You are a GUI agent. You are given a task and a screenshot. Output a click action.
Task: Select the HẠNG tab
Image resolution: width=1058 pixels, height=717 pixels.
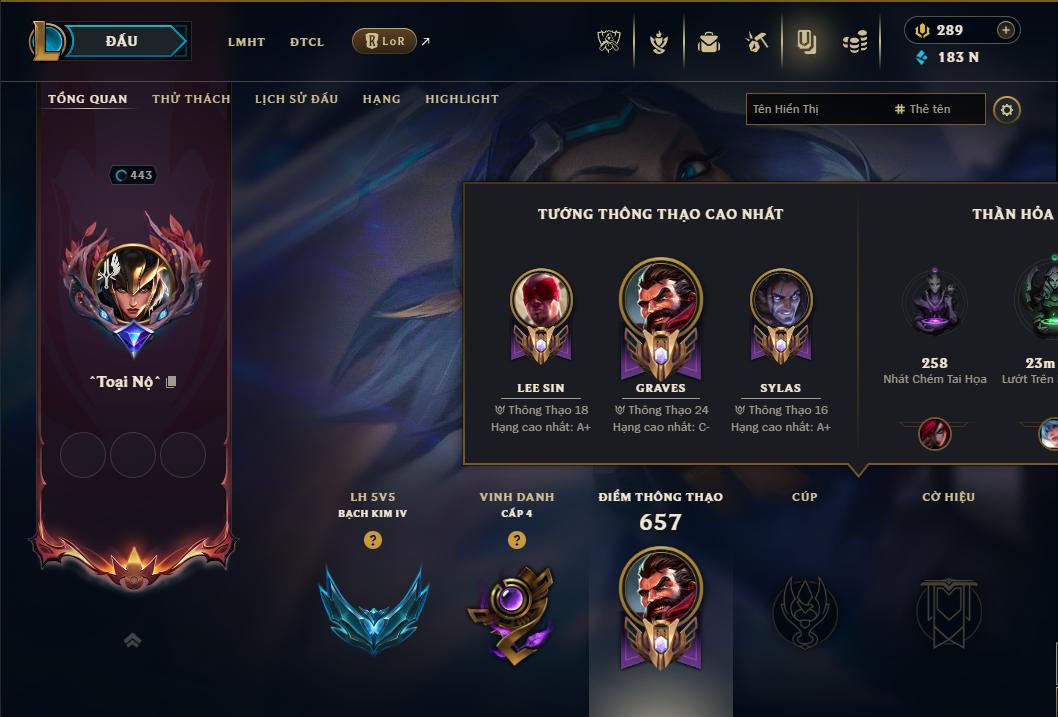pos(381,99)
